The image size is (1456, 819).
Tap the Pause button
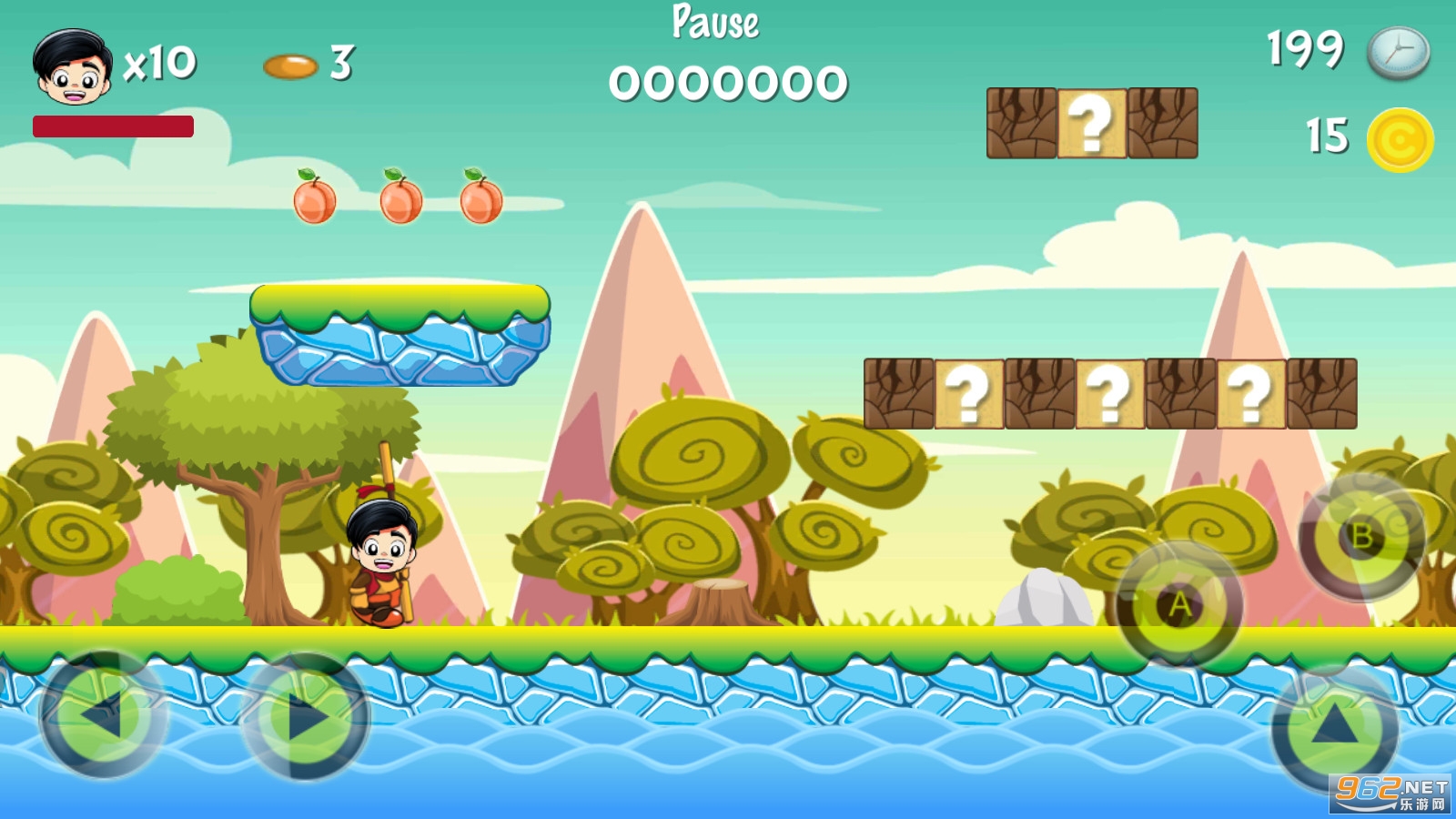pos(715,23)
